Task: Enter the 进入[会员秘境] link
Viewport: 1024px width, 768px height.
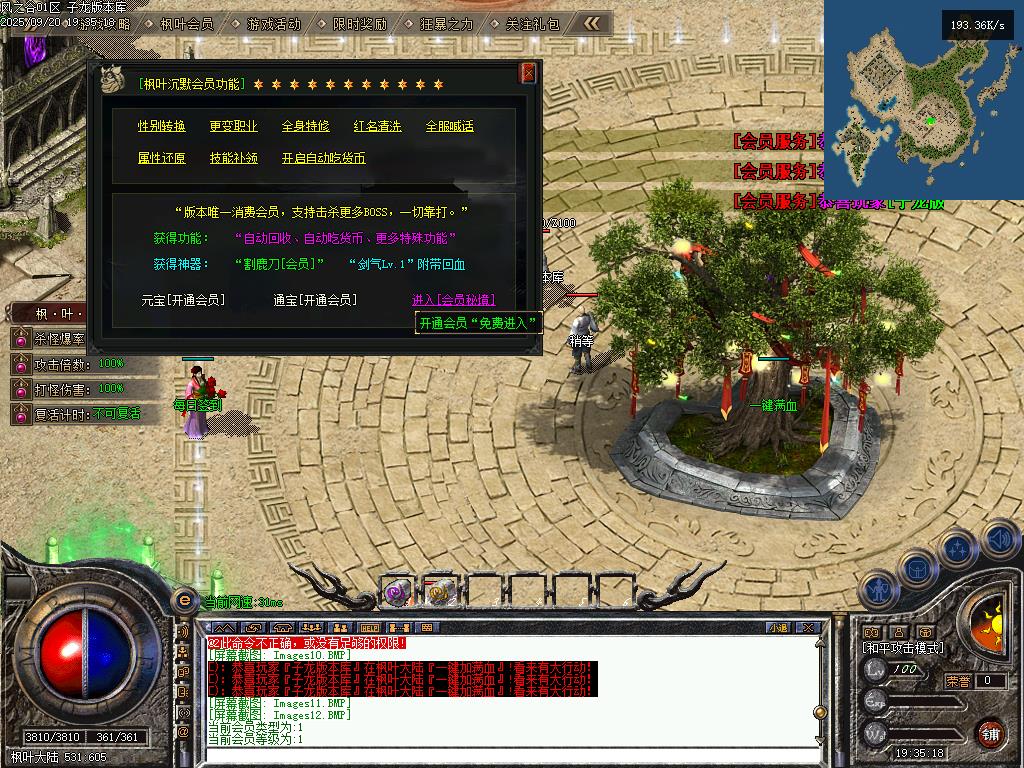Action: [x=453, y=300]
